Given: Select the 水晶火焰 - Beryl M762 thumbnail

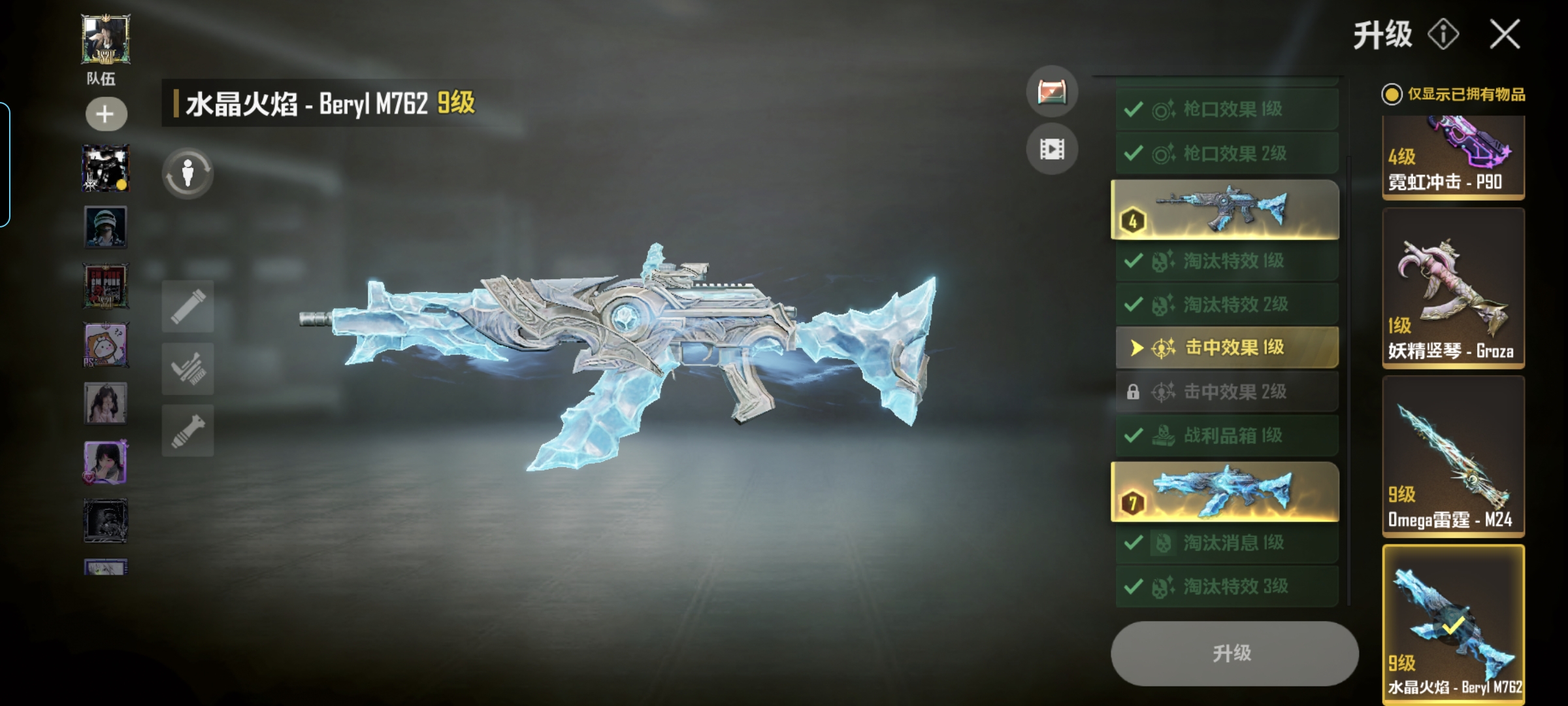Looking at the screenshot, I should 1453,624.
